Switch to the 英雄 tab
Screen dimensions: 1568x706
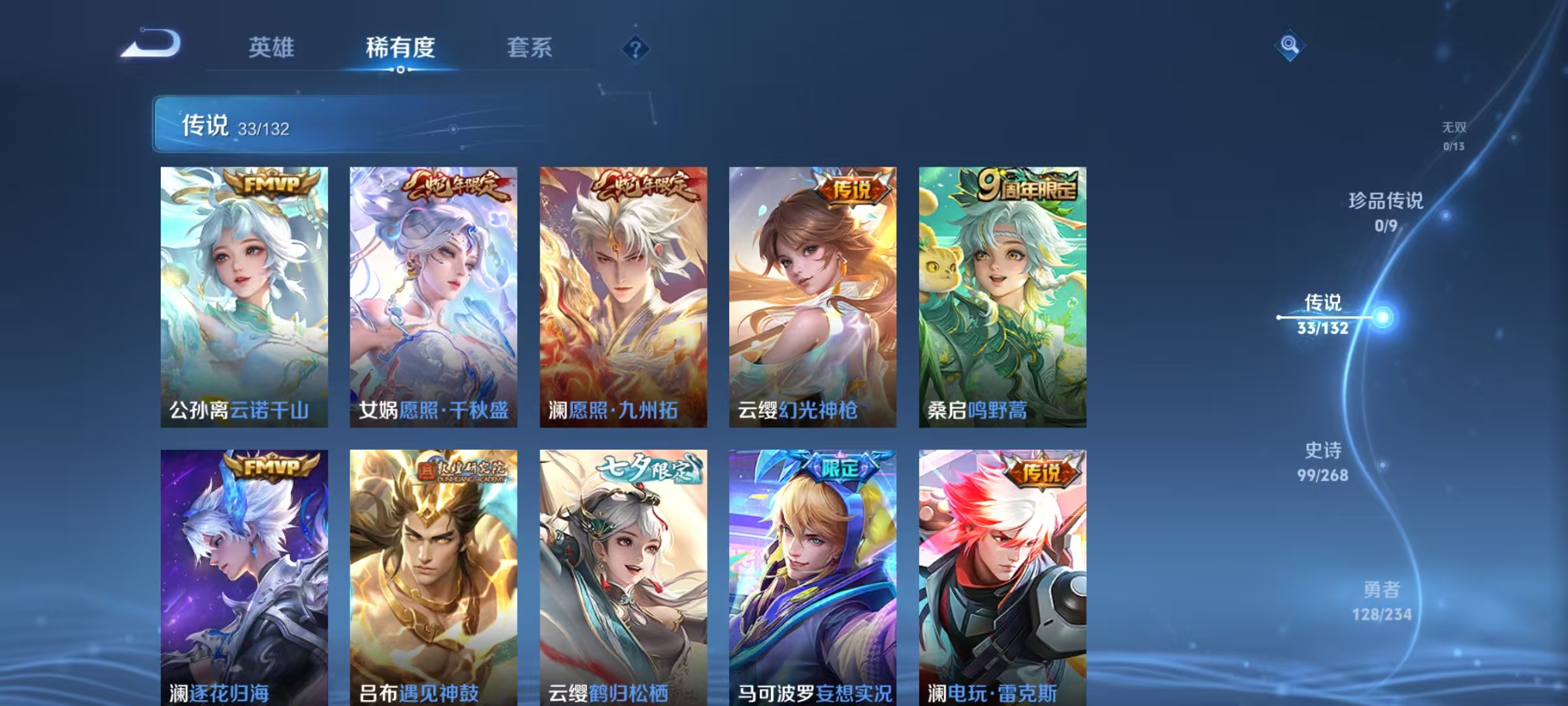coord(272,48)
